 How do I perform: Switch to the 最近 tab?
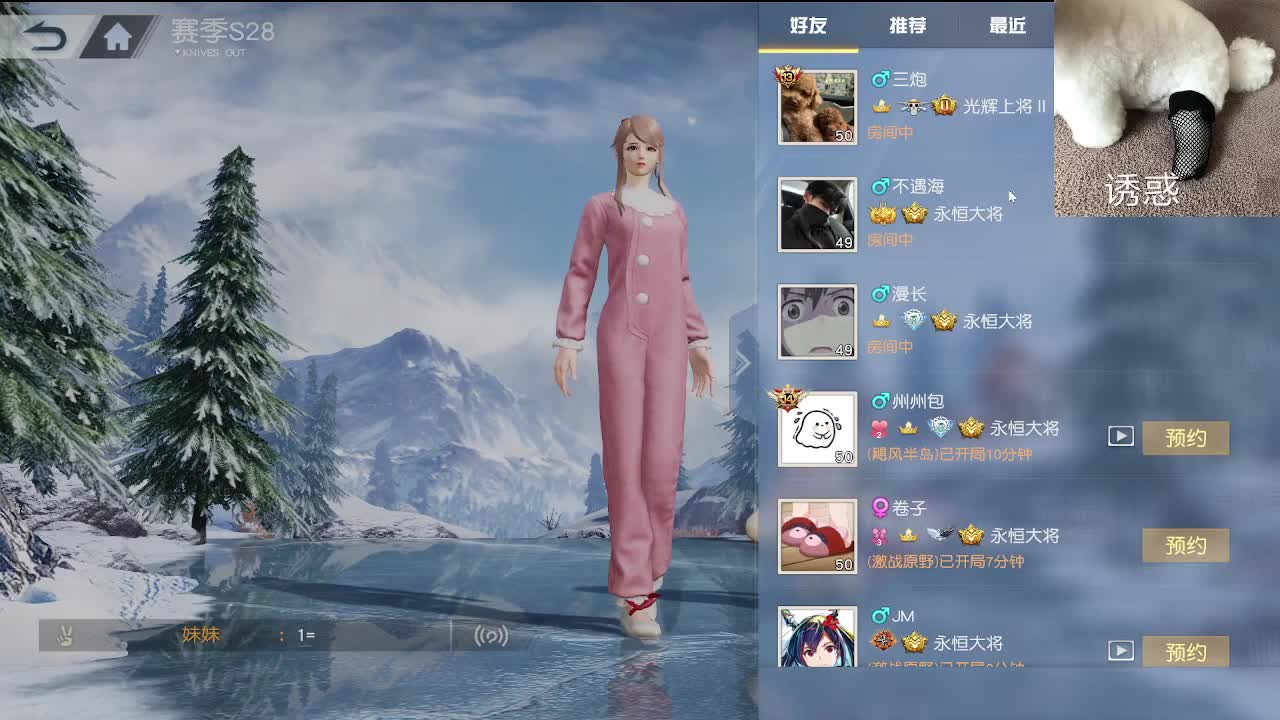pos(1007,27)
